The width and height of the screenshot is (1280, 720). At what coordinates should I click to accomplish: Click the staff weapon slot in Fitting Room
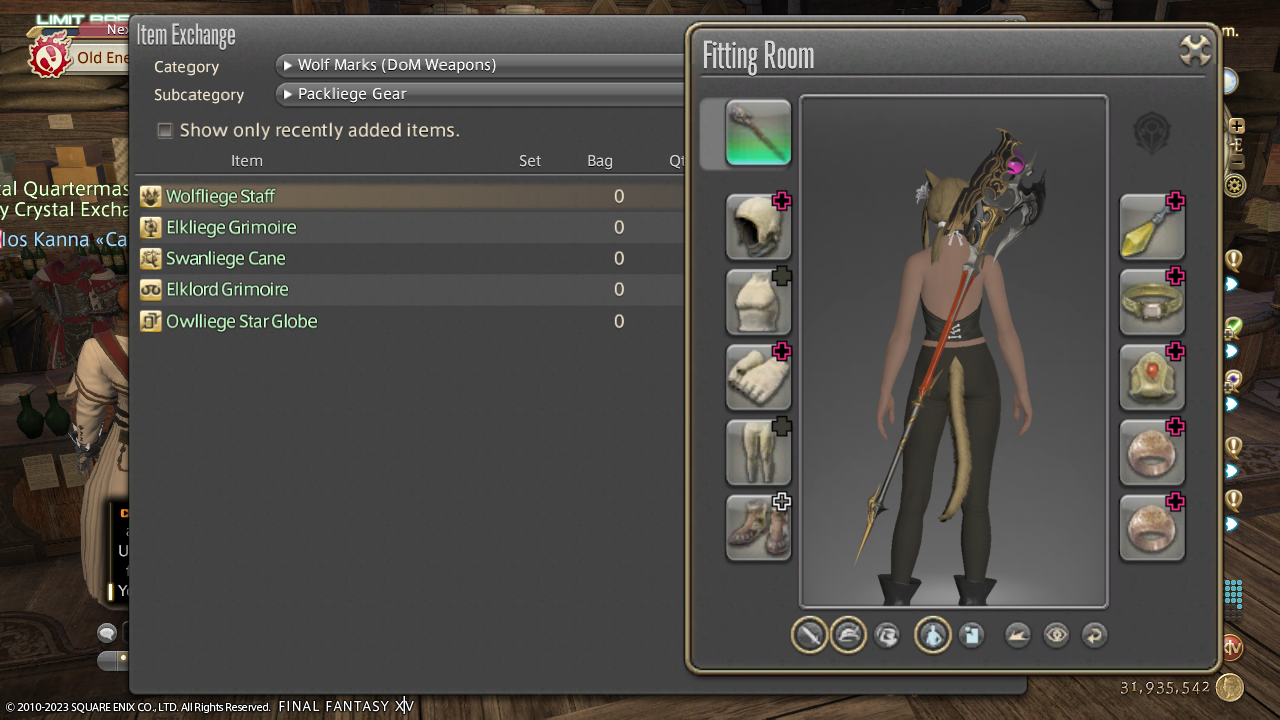coord(758,132)
